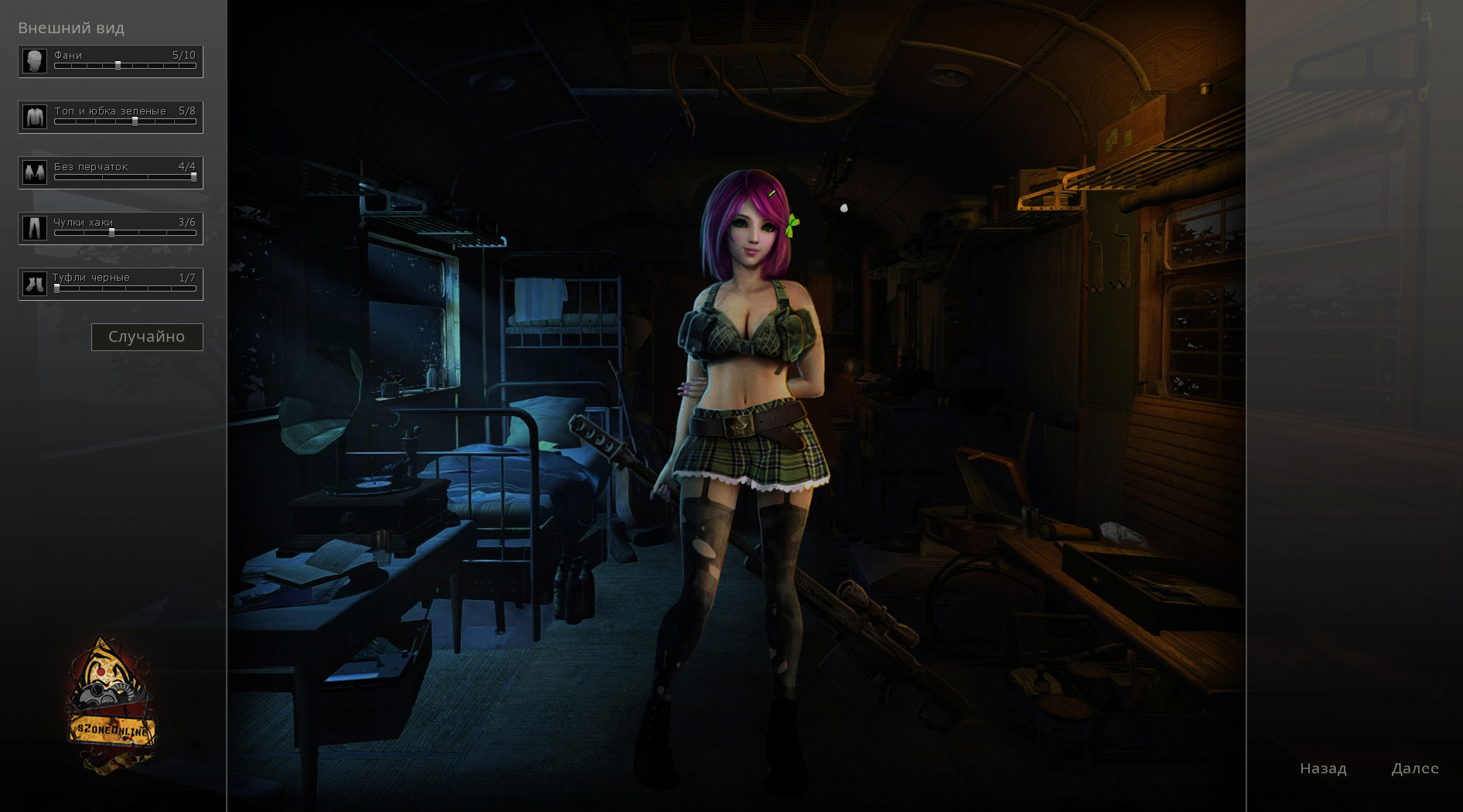The image size is (1463, 812).
Task: Select the gloves icon
Action: (35, 172)
